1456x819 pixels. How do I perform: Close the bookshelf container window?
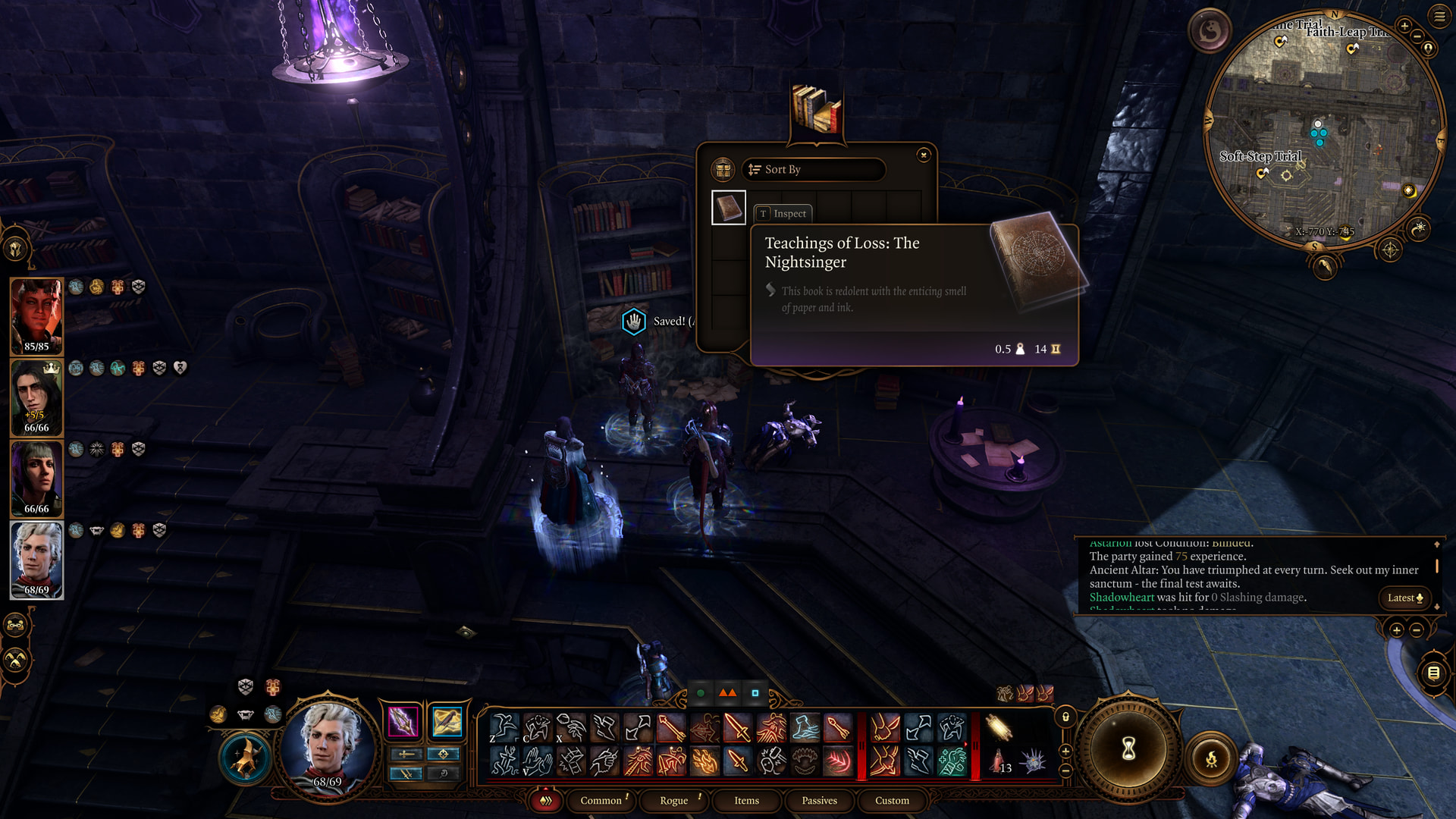(923, 155)
